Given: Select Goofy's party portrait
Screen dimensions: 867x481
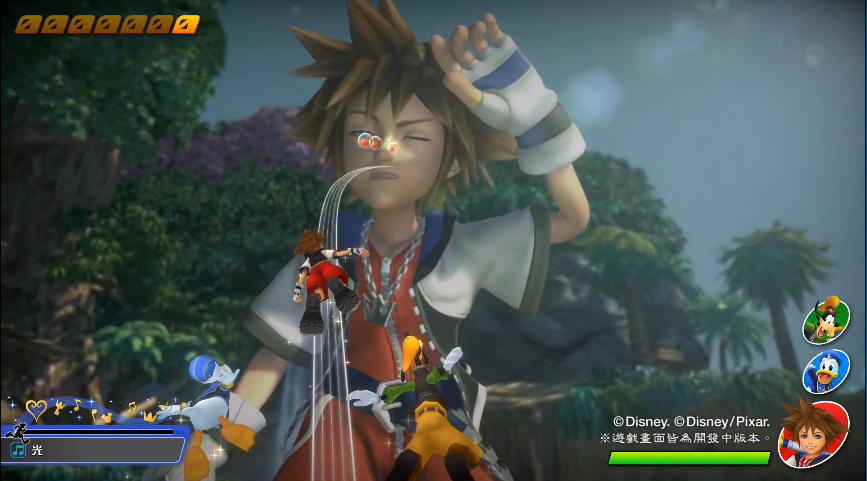Looking at the screenshot, I should coord(826,322).
